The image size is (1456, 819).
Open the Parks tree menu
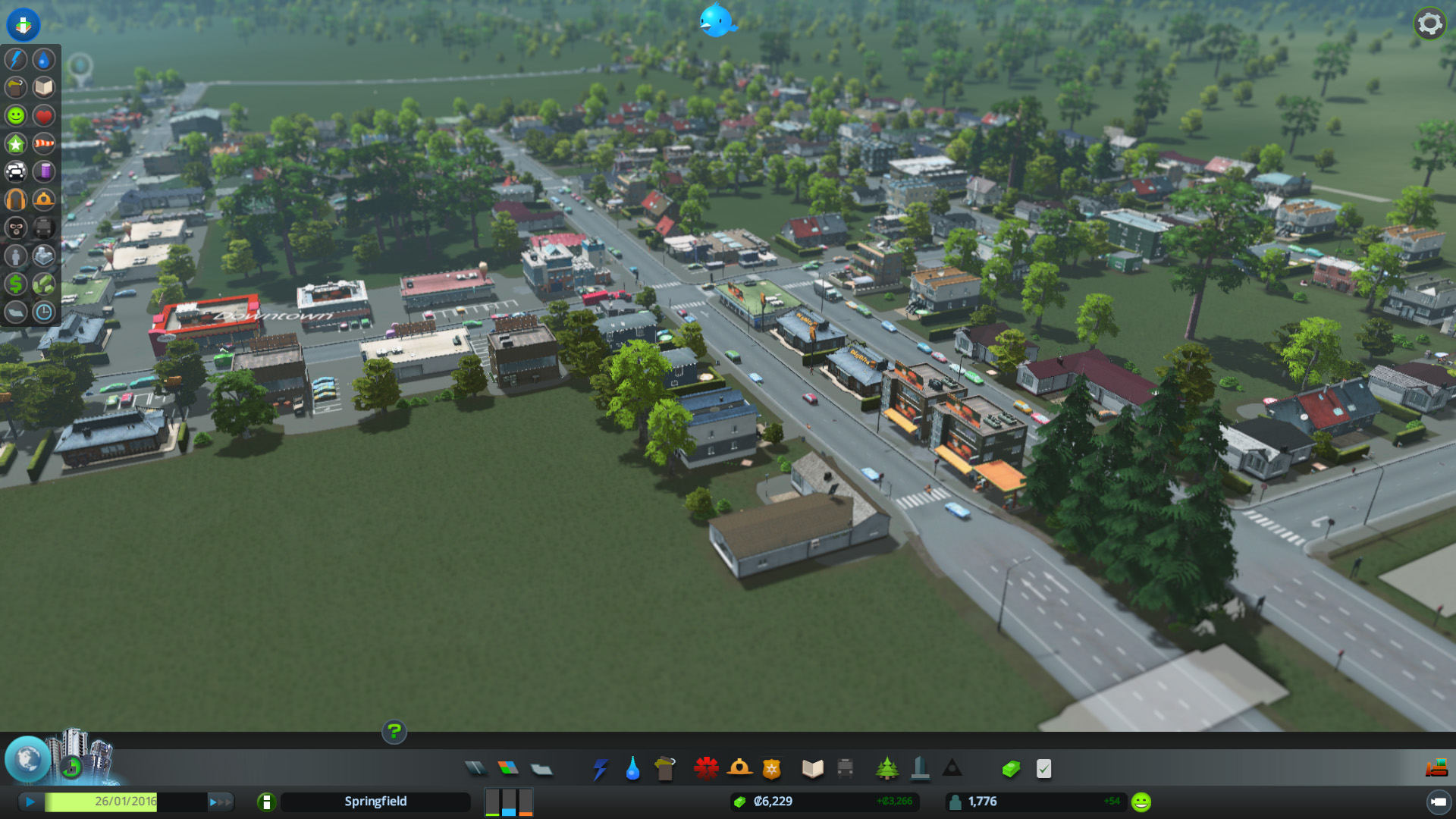(x=886, y=769)
